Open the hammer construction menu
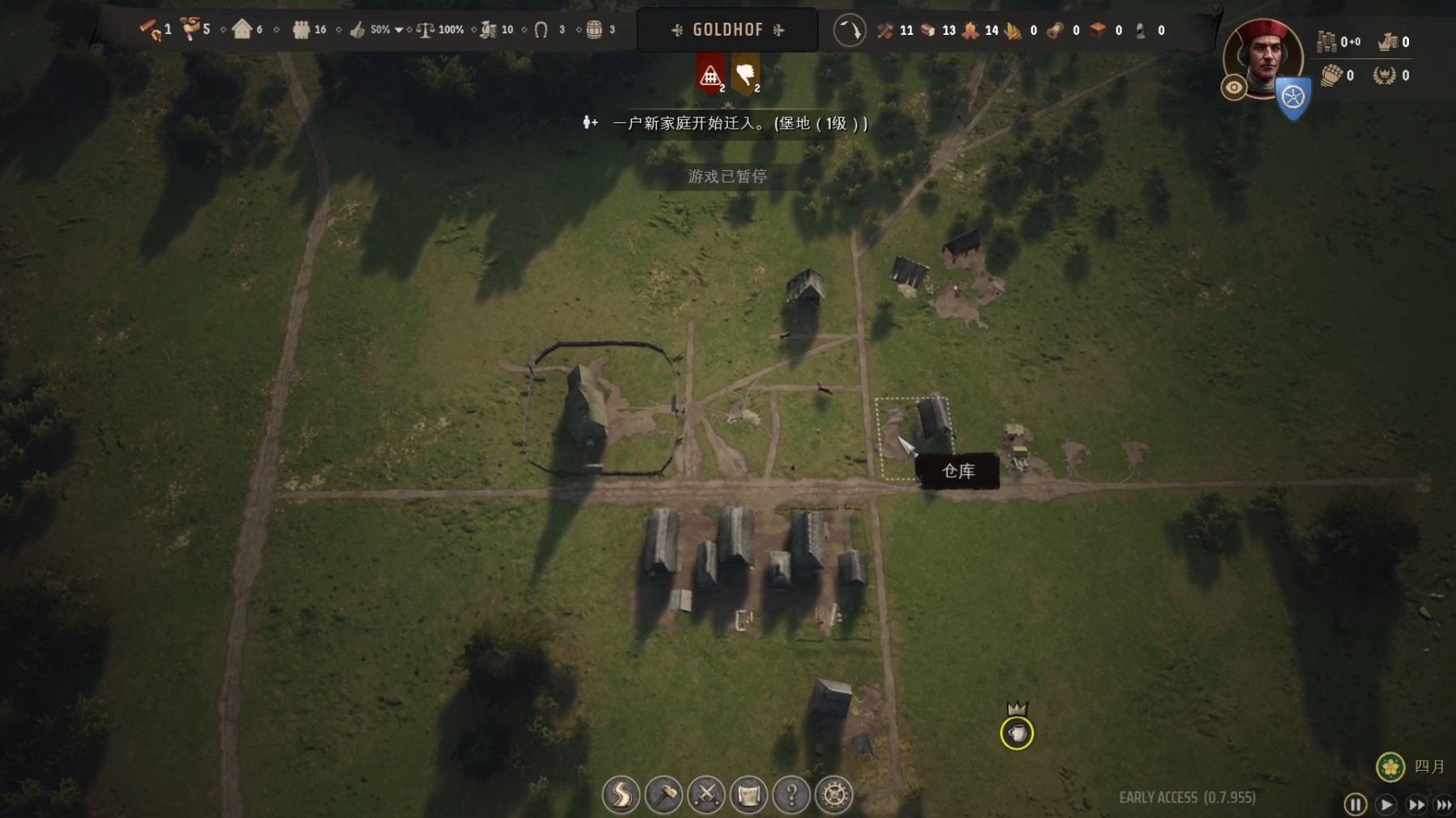 [664, 795]
